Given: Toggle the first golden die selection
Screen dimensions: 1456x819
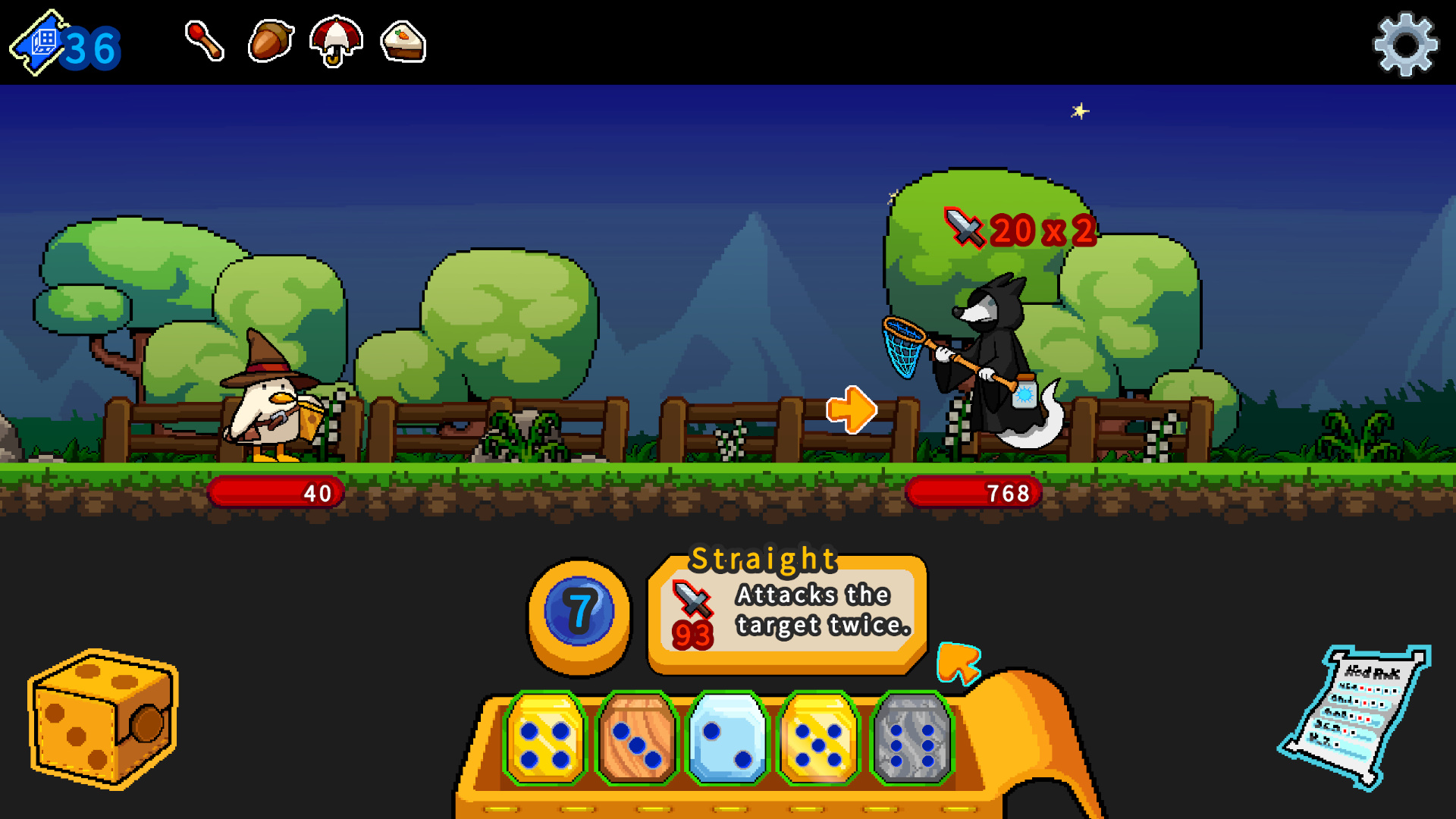Looking at the screenshot, I should [547, 739].
